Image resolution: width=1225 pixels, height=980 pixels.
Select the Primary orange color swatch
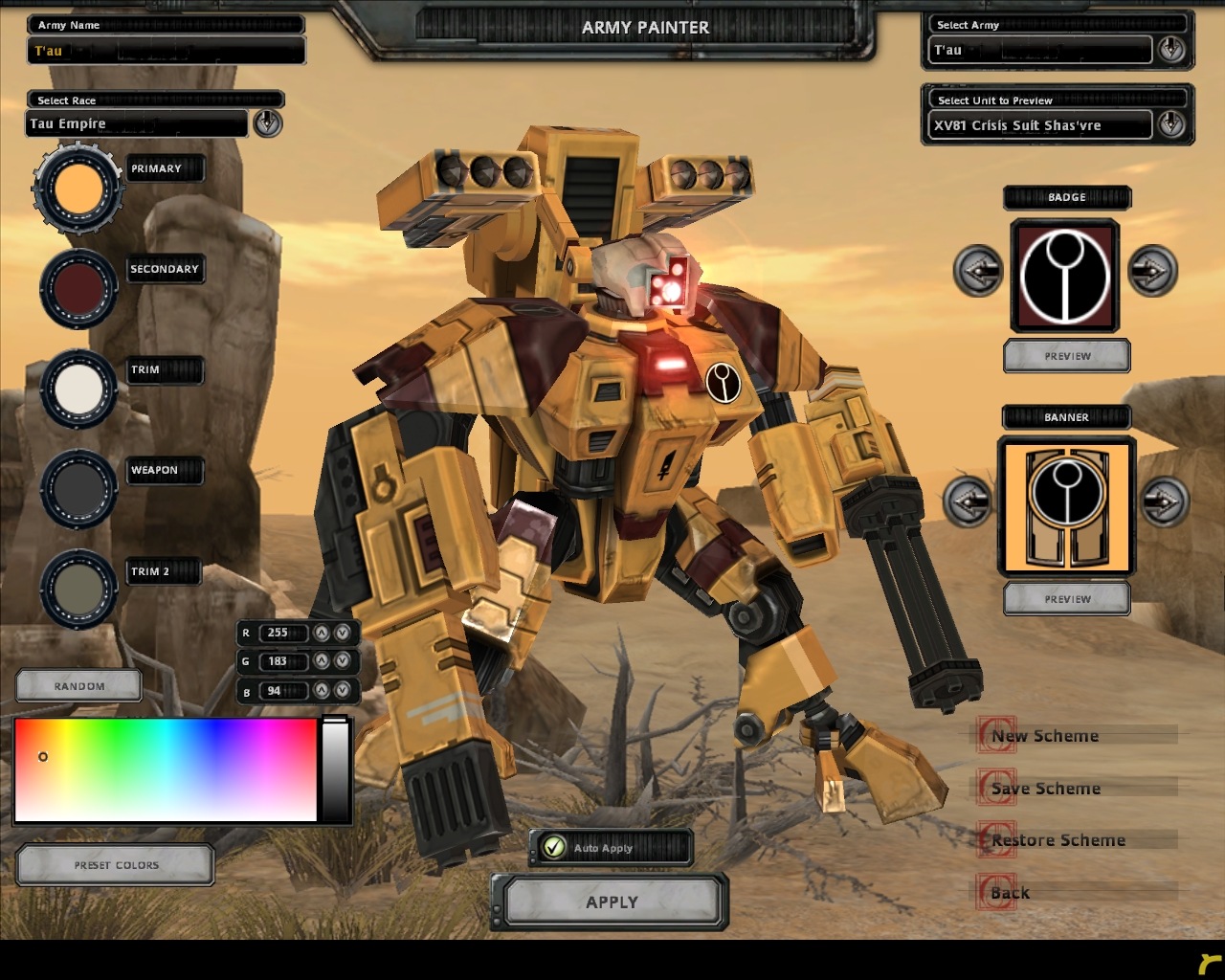pos(78,189)
